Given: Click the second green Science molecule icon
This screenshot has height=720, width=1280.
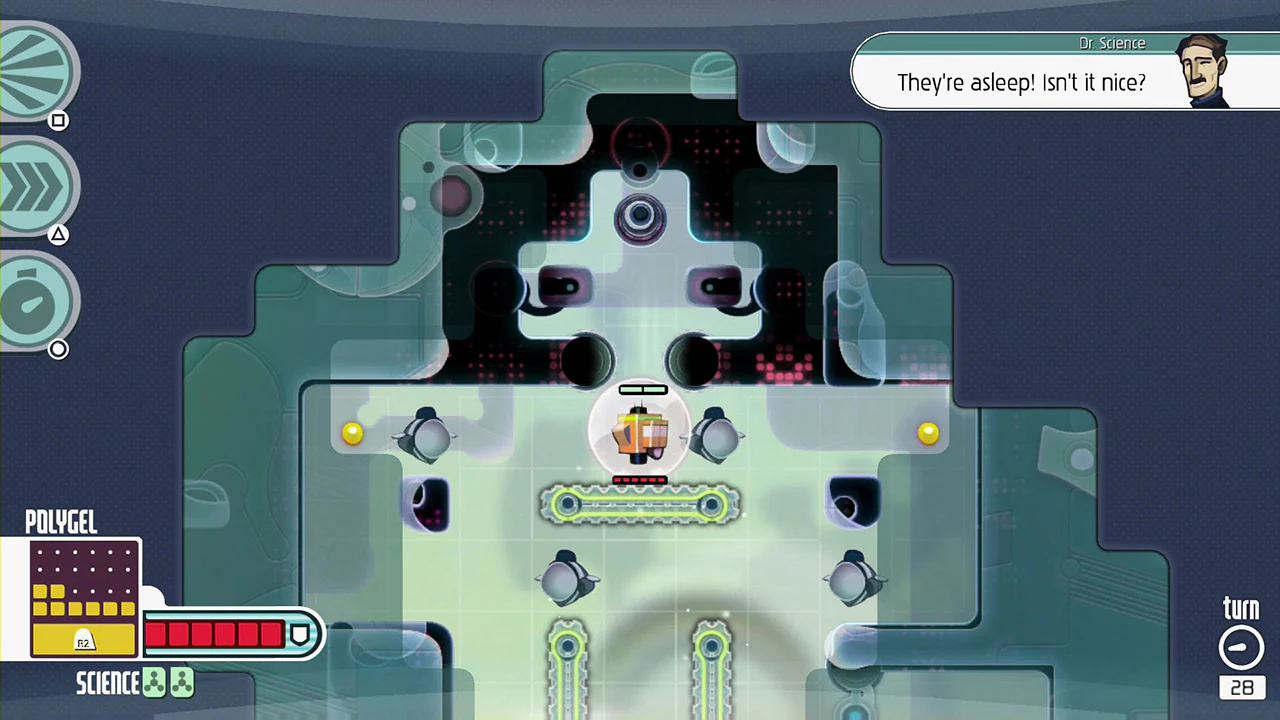Looking at the screenshot, I should click(x=181, y=682).
